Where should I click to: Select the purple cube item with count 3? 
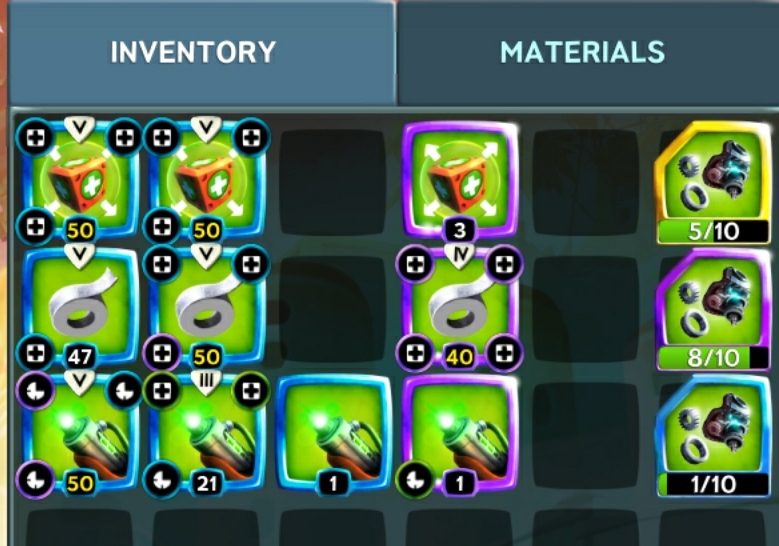tap(460, 180)
